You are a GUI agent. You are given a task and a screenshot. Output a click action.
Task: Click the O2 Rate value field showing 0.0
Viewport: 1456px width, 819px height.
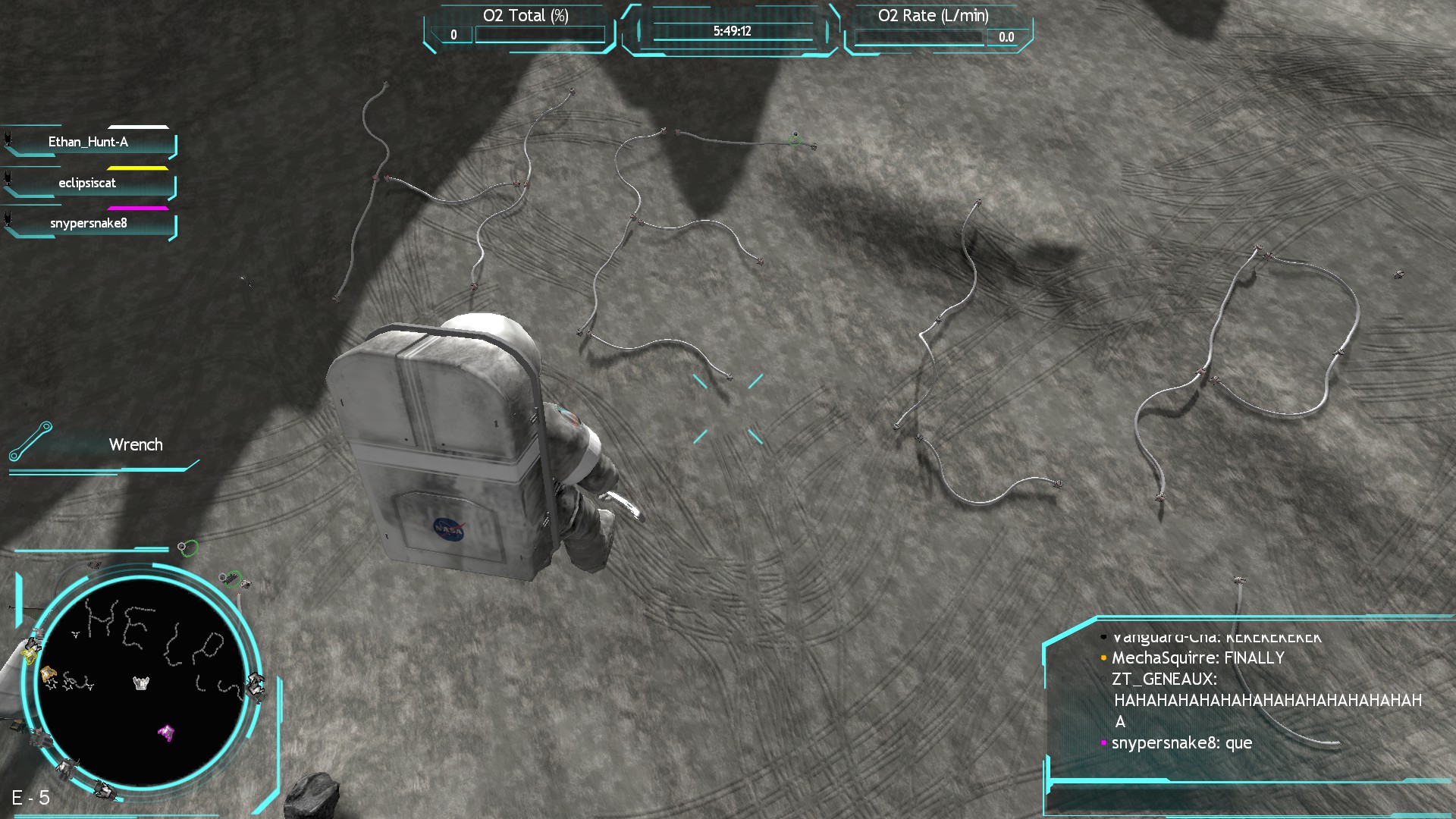[1007, 35]
